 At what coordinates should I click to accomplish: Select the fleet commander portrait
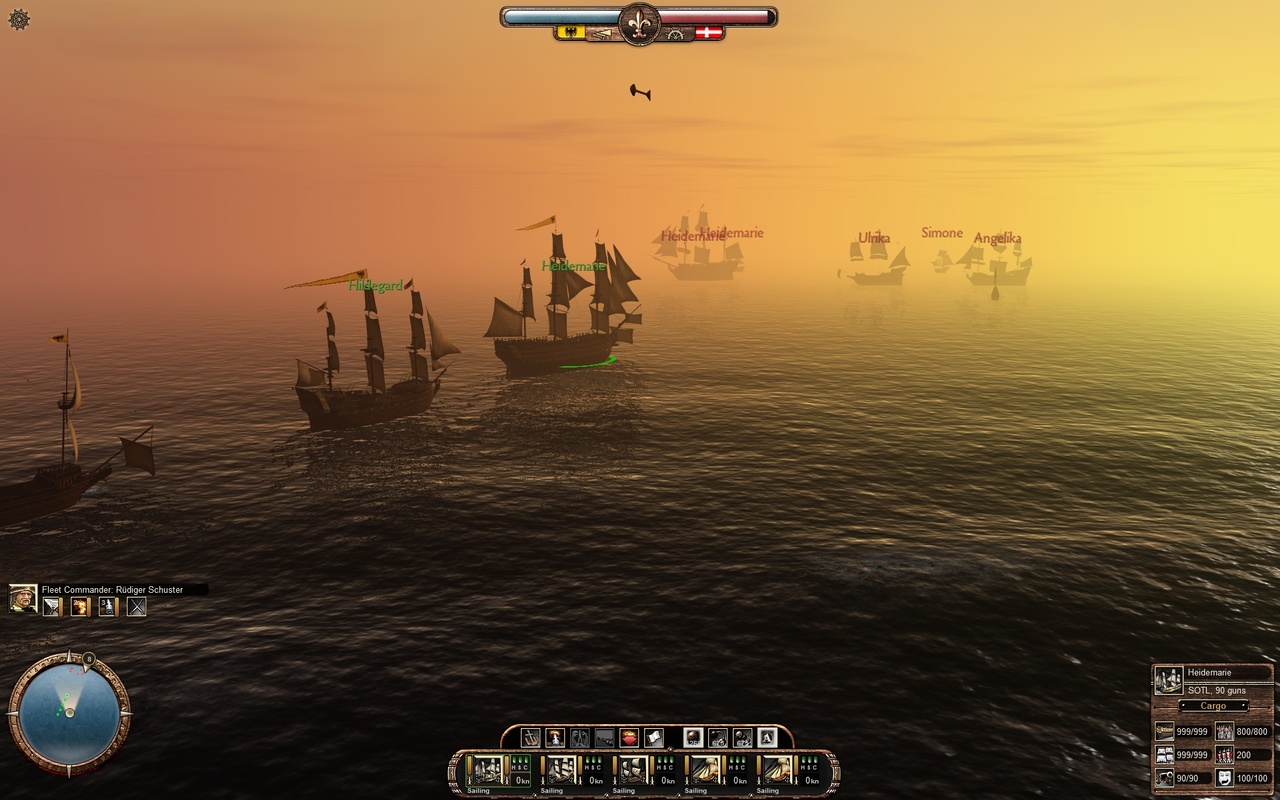(24, 598)
